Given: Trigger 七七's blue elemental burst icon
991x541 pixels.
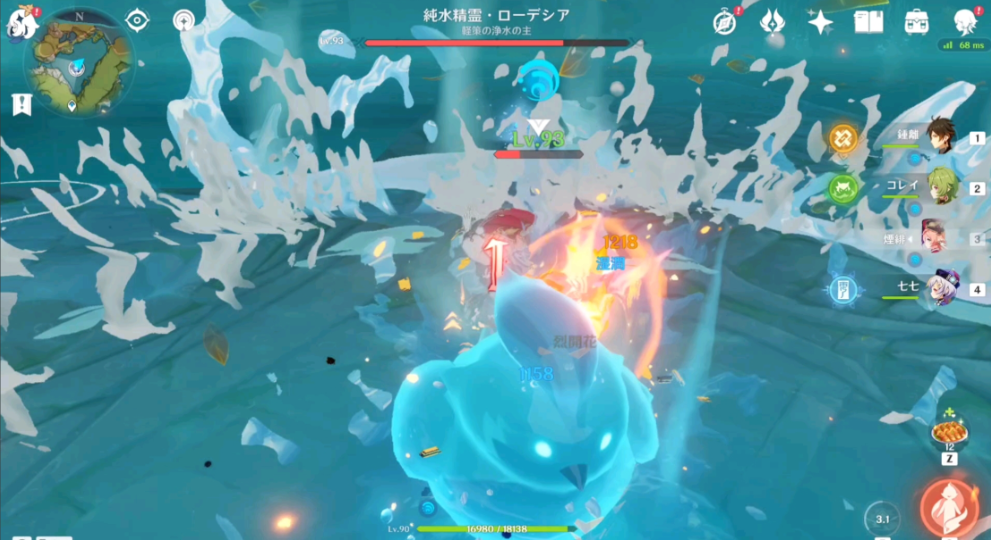Looking at the screenshot, I should [843, 289].
